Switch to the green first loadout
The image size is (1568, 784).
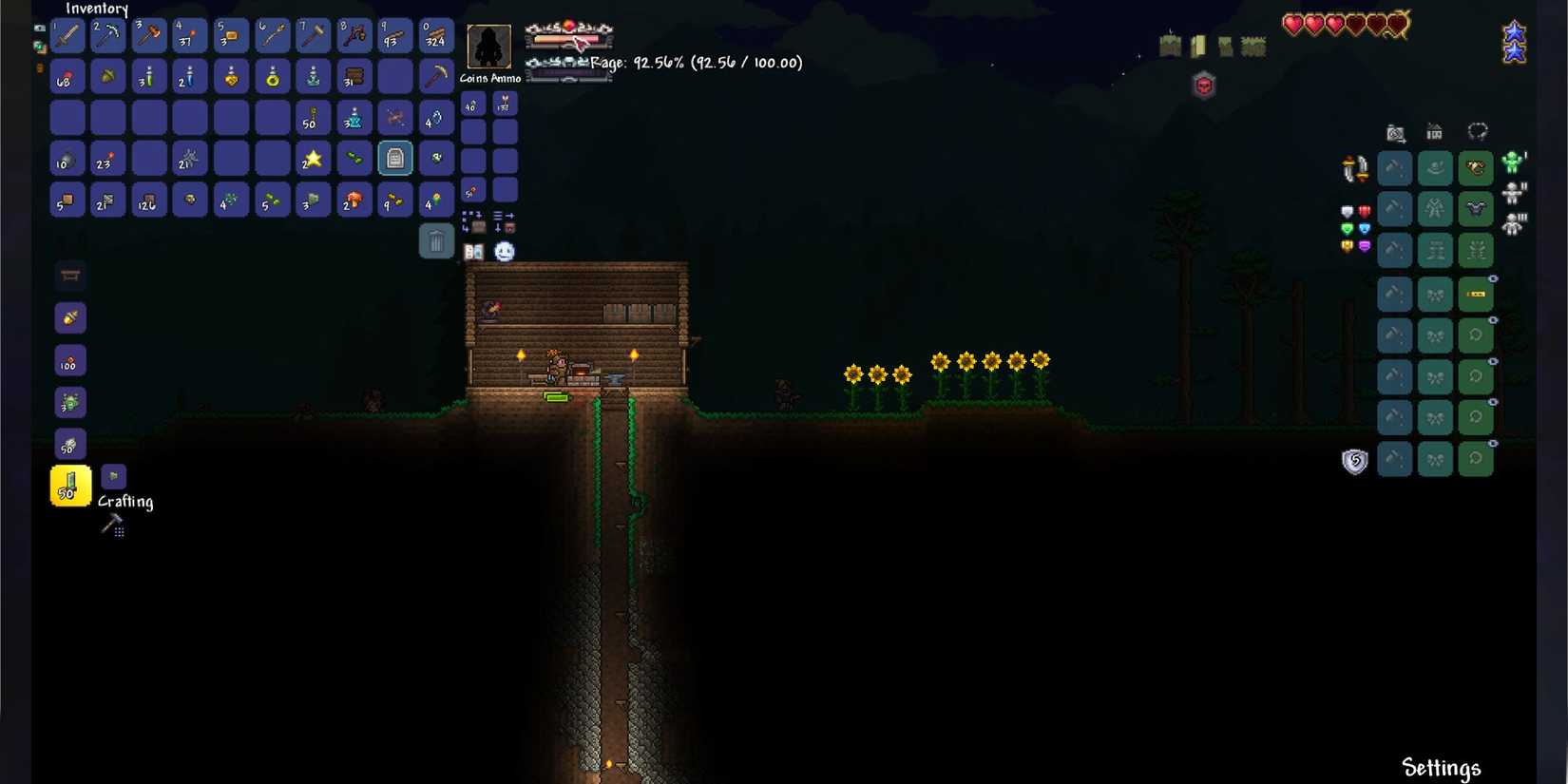1512,163
